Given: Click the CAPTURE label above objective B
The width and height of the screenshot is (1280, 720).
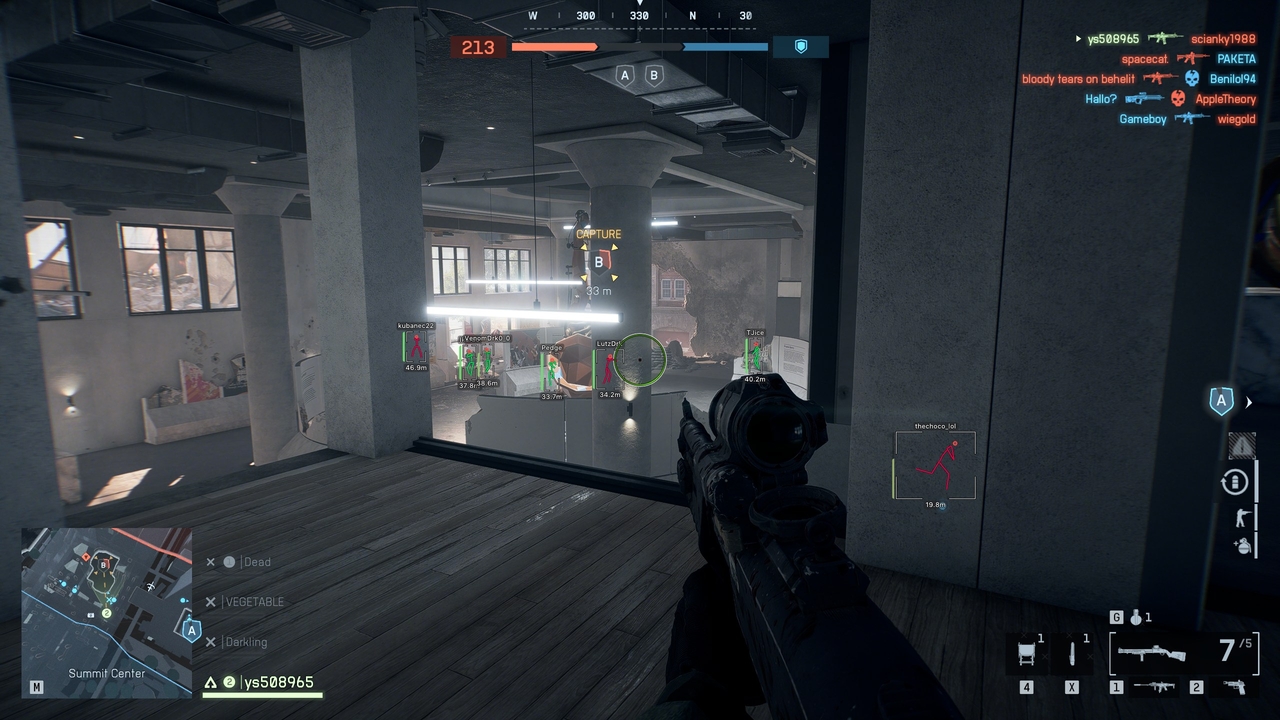Looking at the screenshot, I should pyautogui.click(x=599, y=232).
